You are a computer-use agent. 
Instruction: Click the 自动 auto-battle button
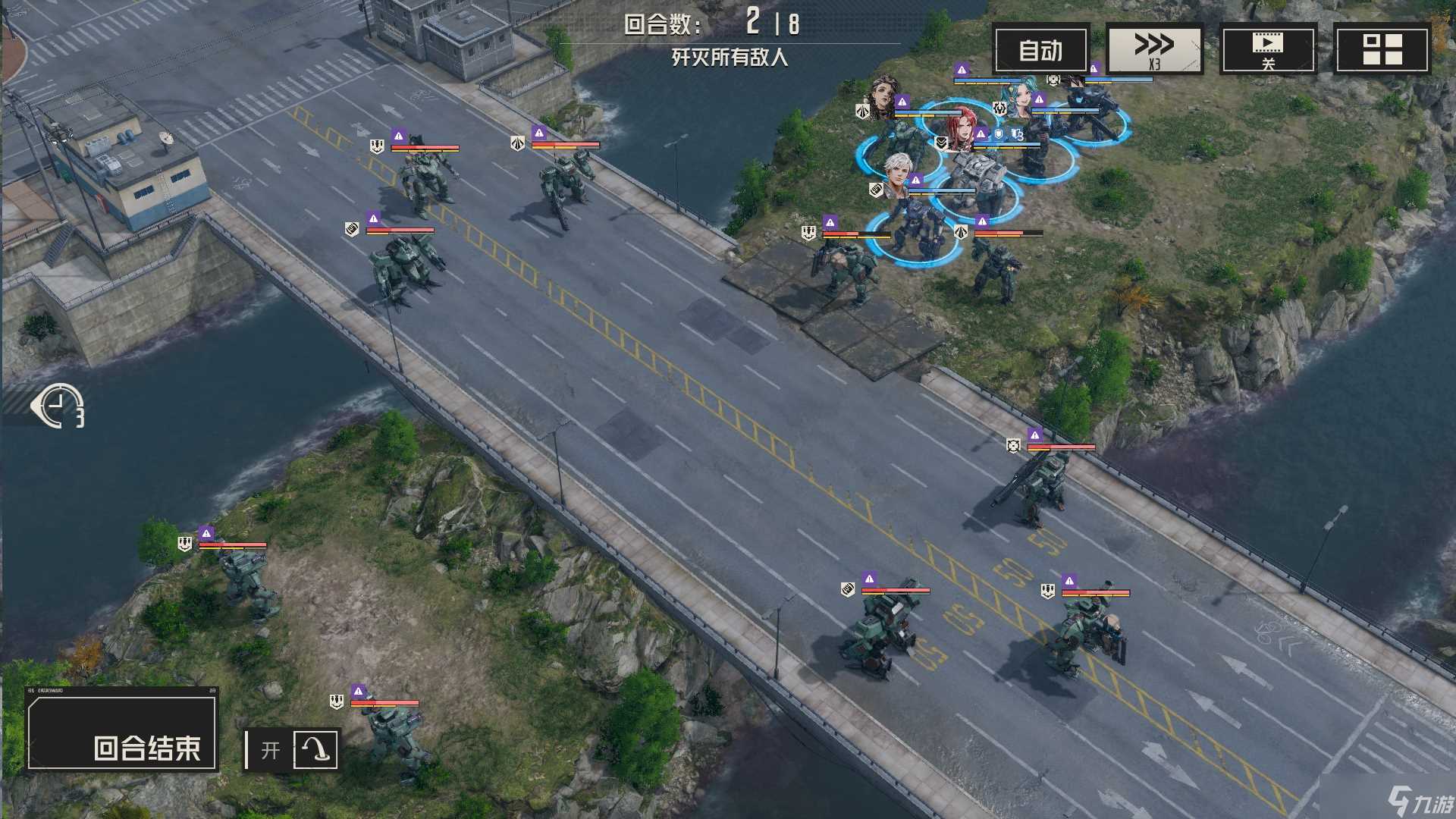[1043, 50]
